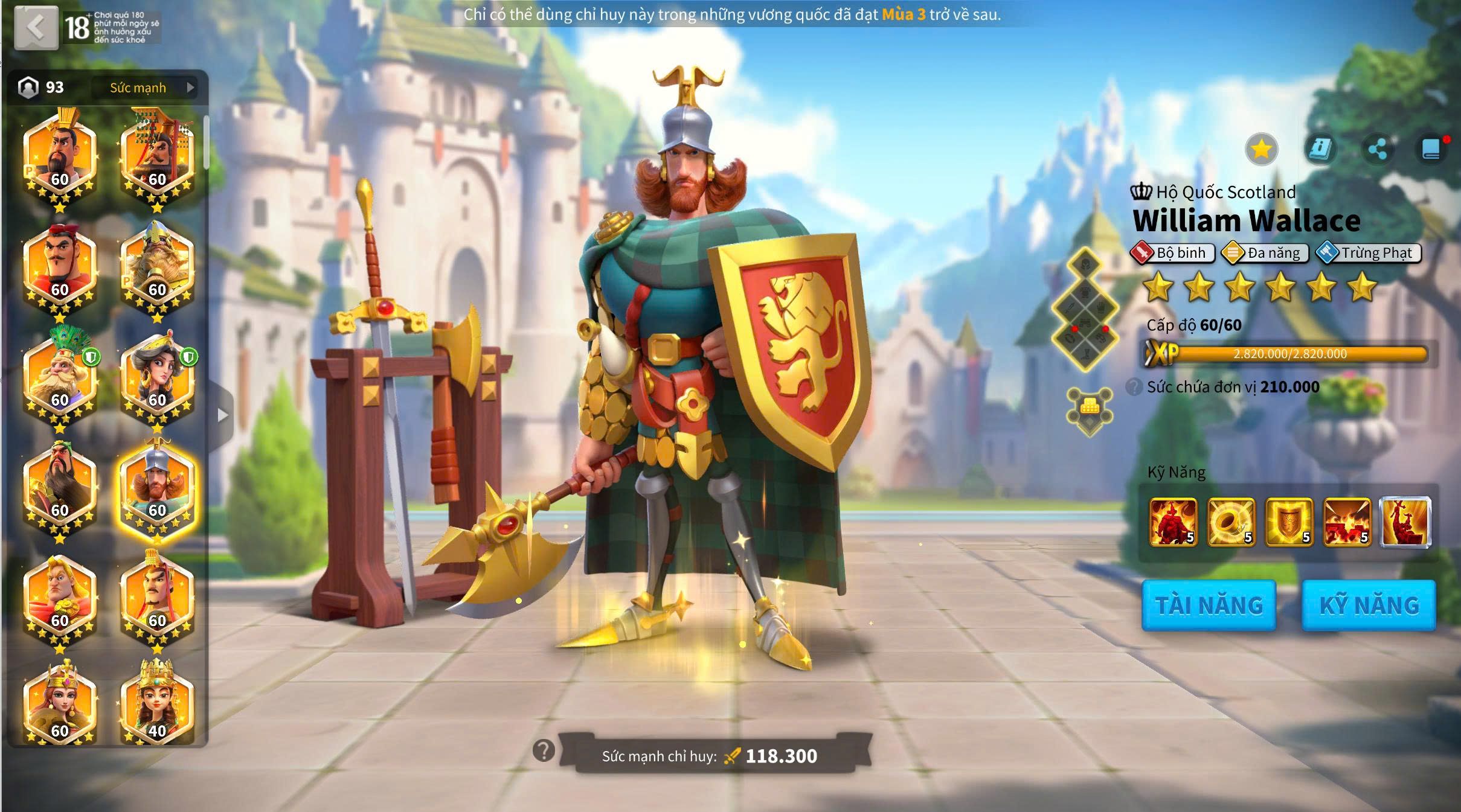The image size is (1461, 812).
Task: Select the level 40 crowned queen commander
Action: 157,705
